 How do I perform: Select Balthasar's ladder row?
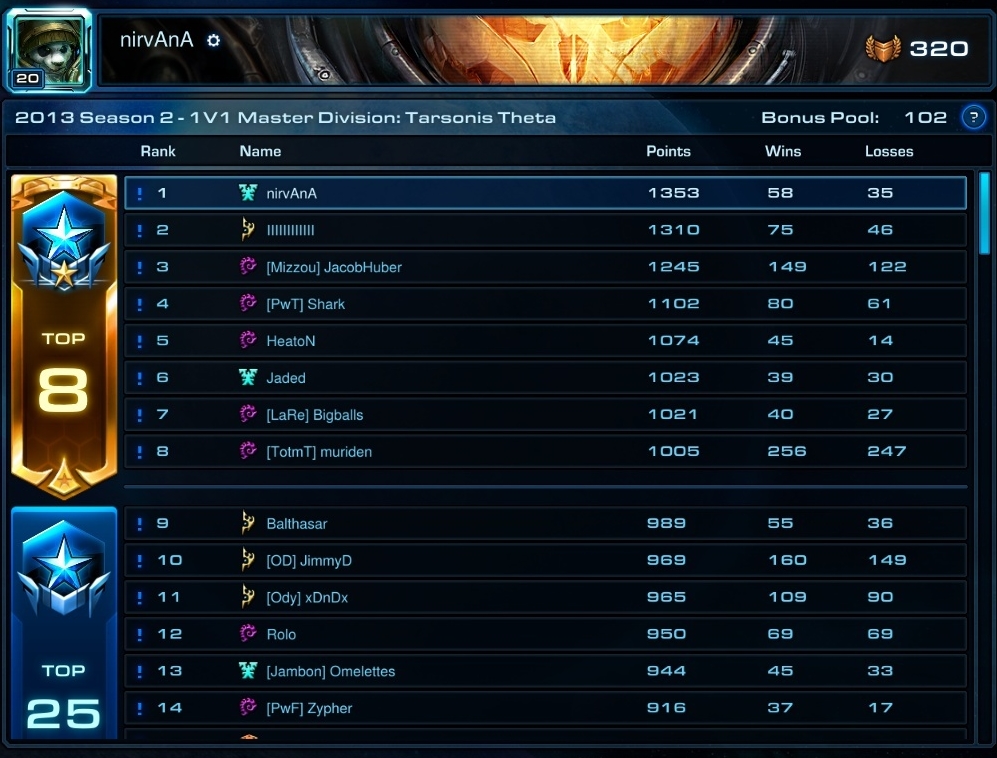coord(545,524)
